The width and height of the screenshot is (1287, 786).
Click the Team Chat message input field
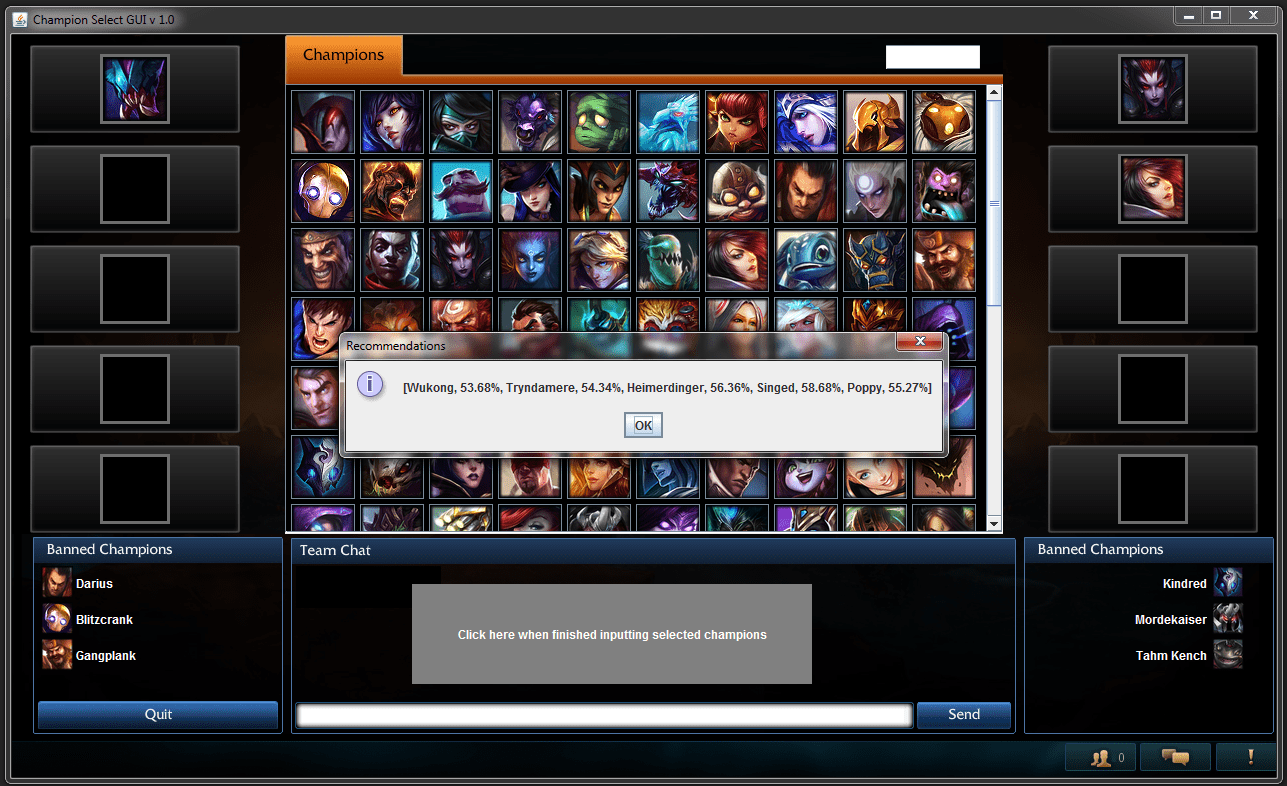(x=602, y=715)
